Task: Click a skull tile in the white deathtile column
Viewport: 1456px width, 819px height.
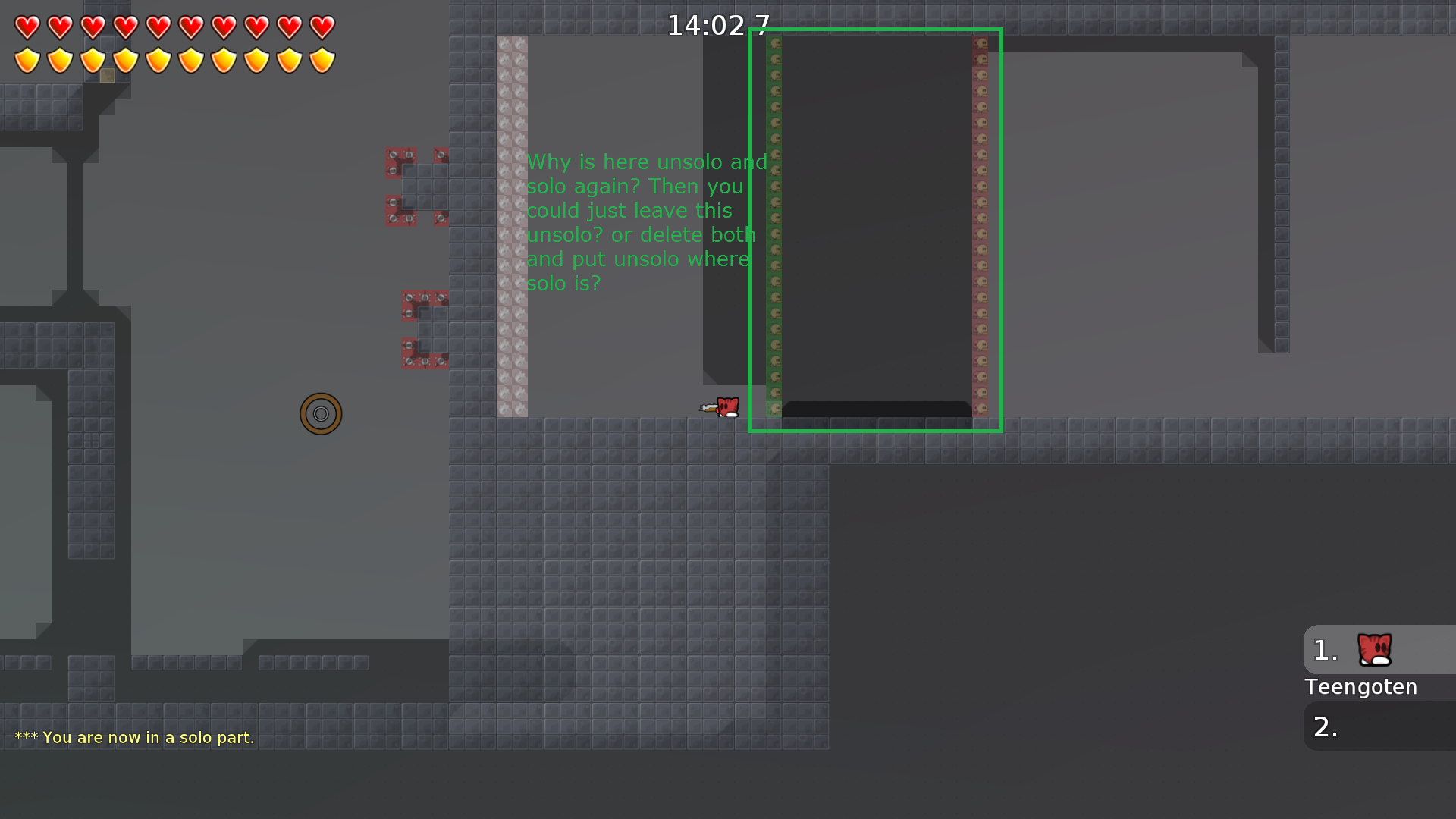Action: coord(510,227)
